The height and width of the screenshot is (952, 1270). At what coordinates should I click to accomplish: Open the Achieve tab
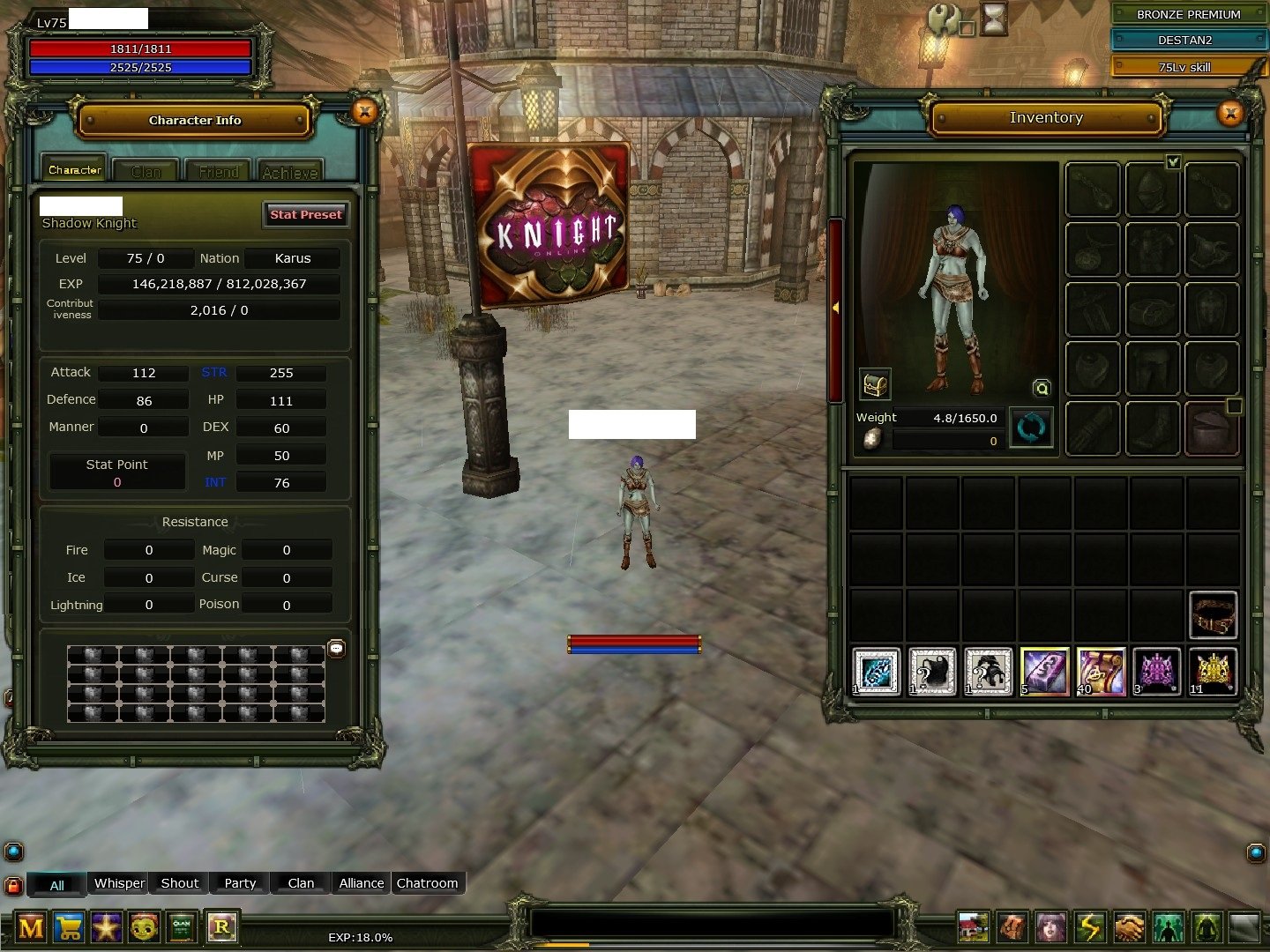(289, 171)
